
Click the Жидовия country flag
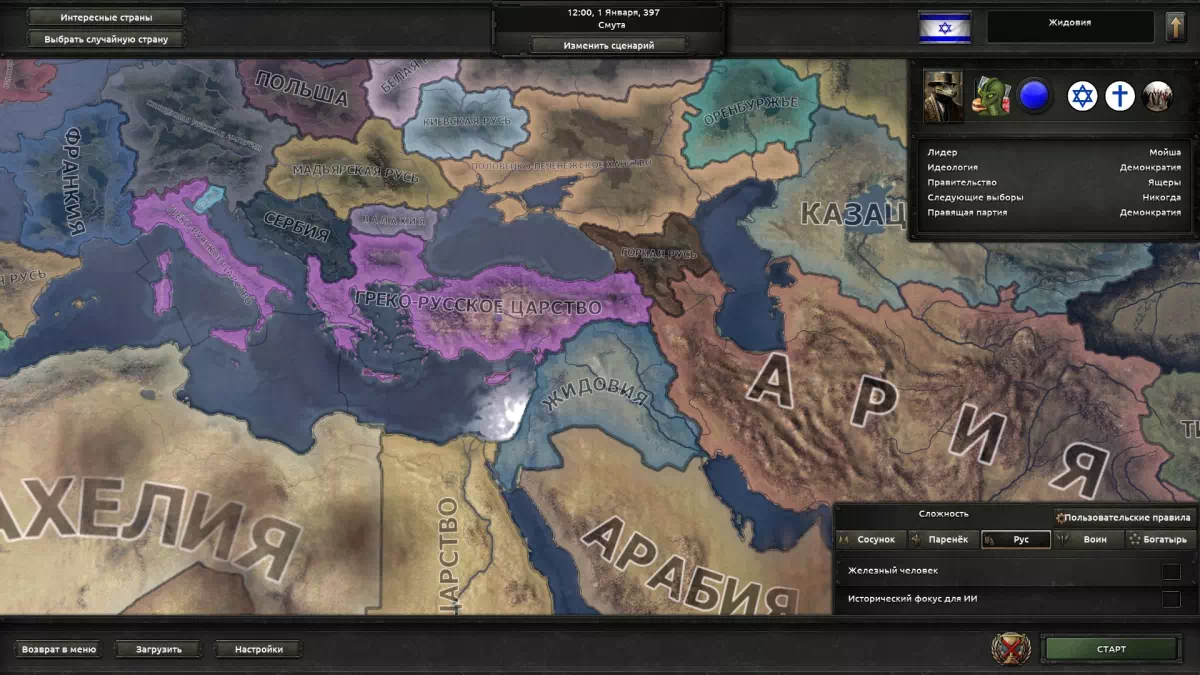tap(945, 27)
